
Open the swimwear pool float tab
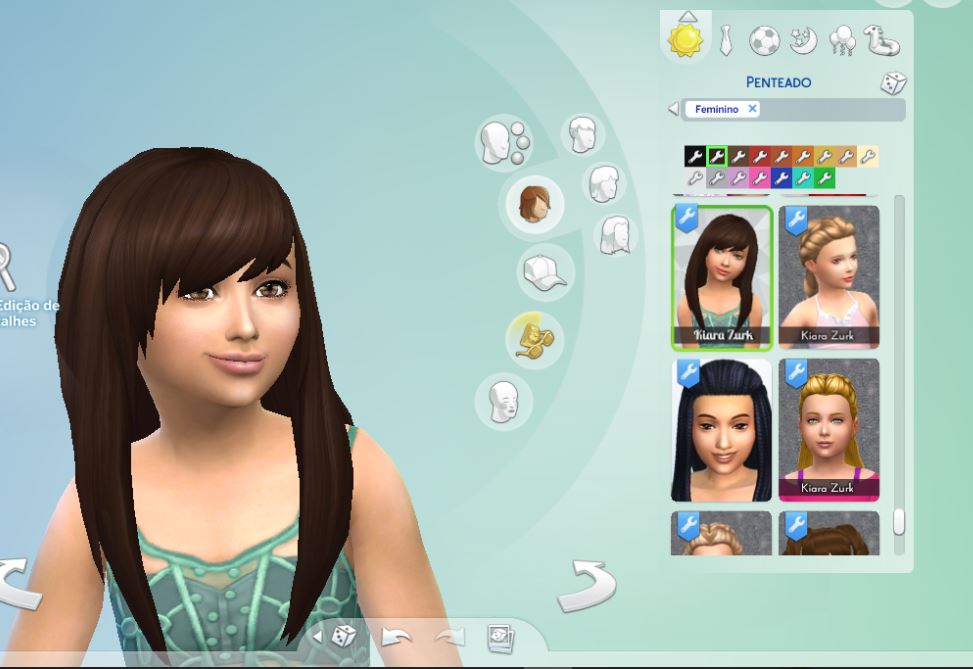click(x=882, y=41)
